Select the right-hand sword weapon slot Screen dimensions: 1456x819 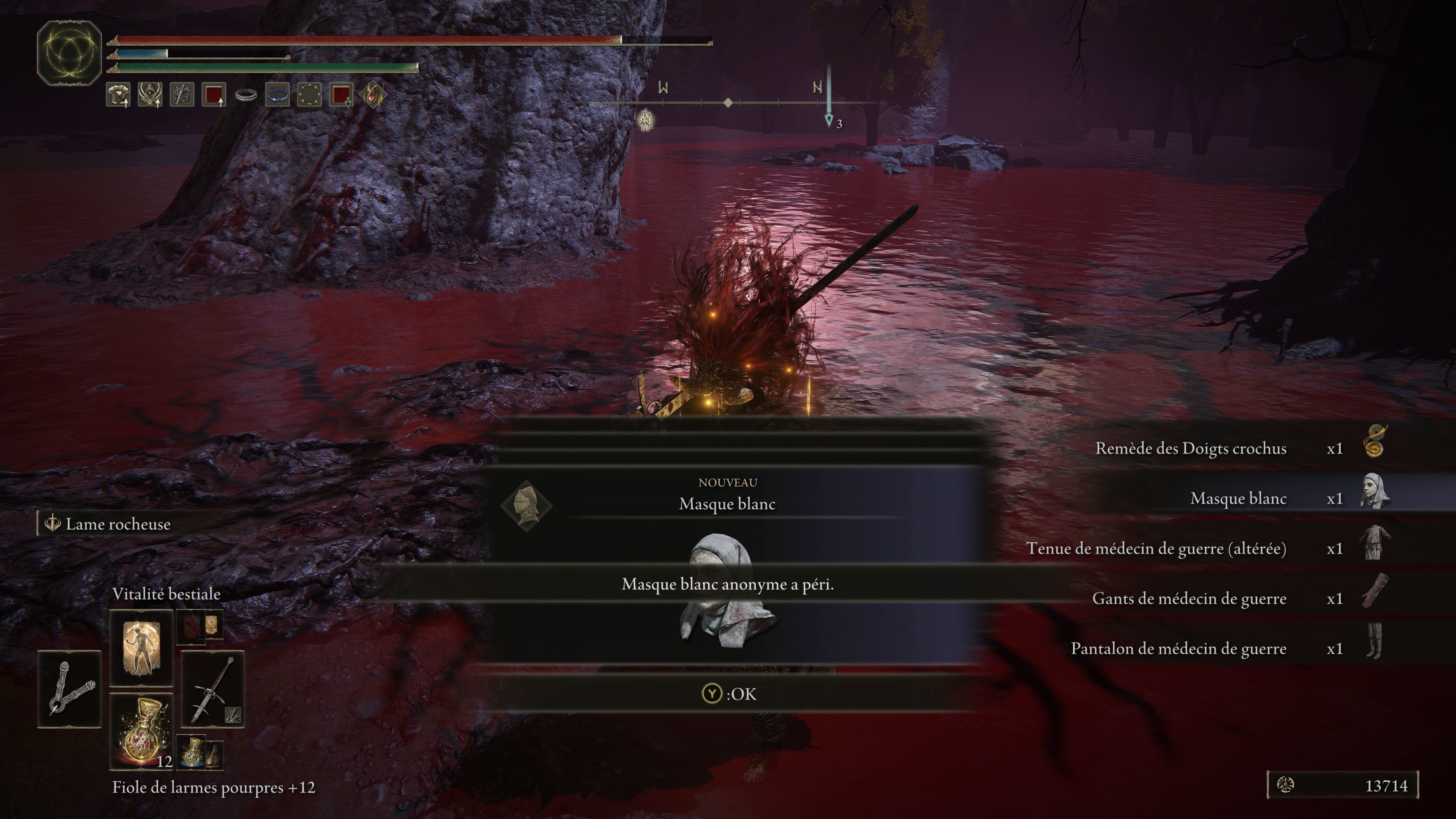tap(212, 689)
